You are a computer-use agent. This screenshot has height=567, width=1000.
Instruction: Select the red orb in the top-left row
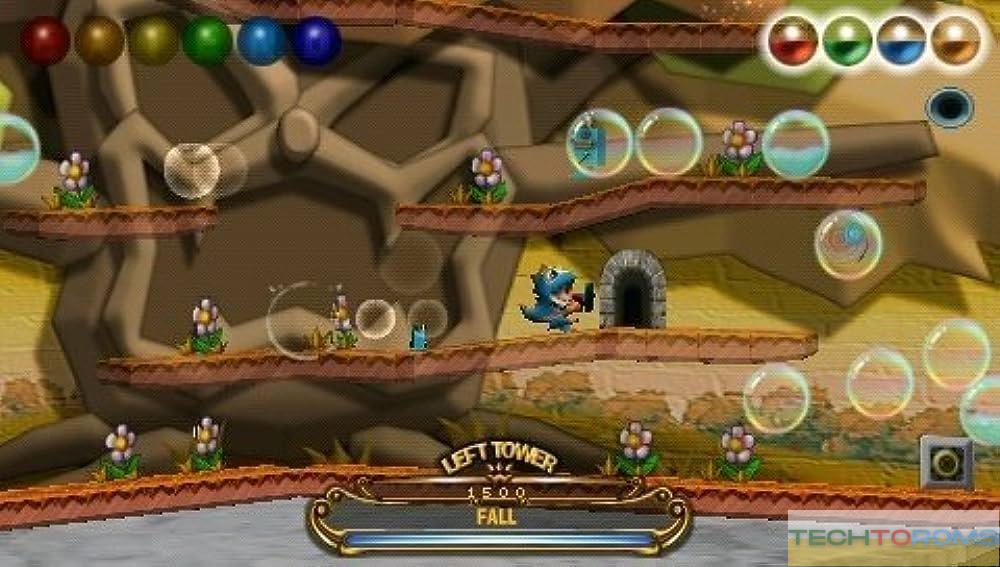point(45,41)
